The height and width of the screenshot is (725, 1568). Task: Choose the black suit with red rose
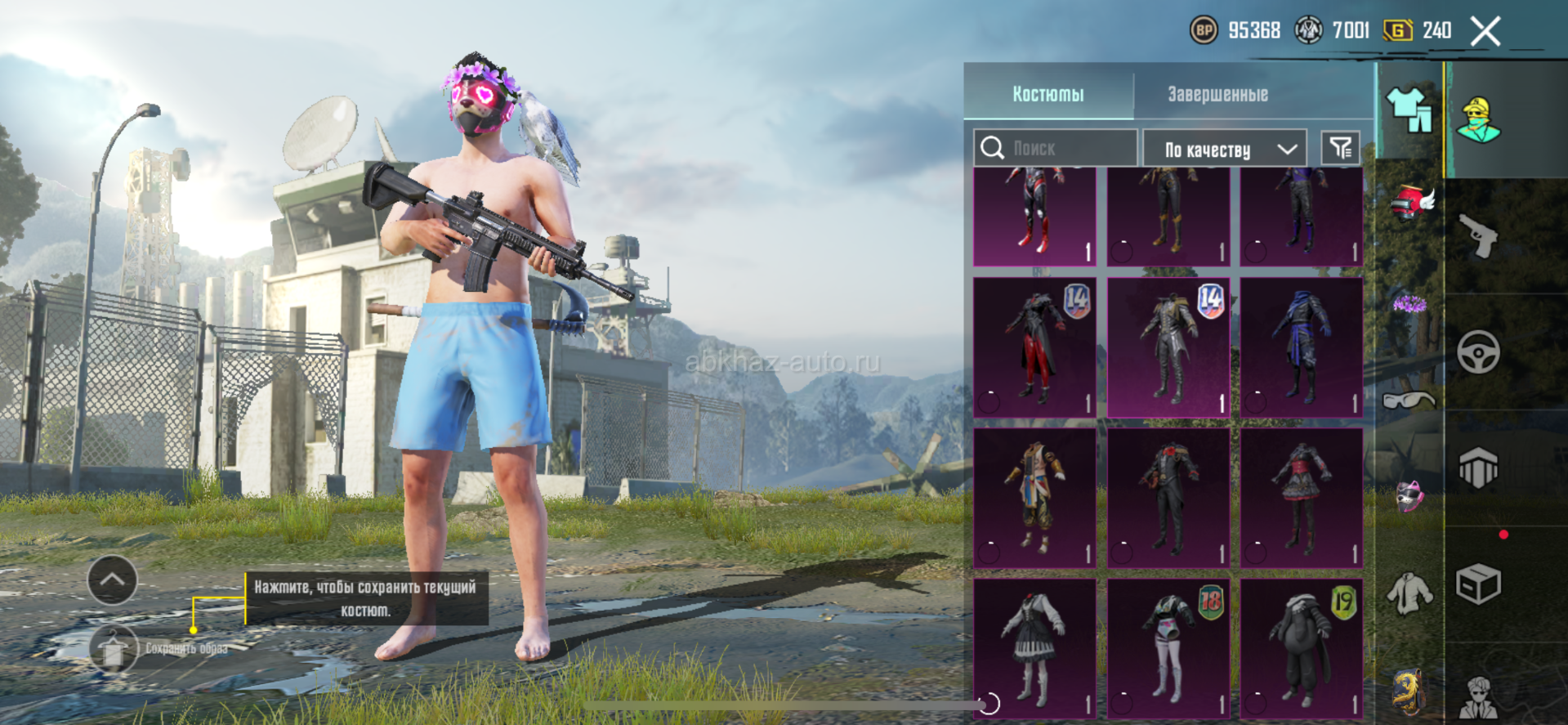click(1168, 499)
